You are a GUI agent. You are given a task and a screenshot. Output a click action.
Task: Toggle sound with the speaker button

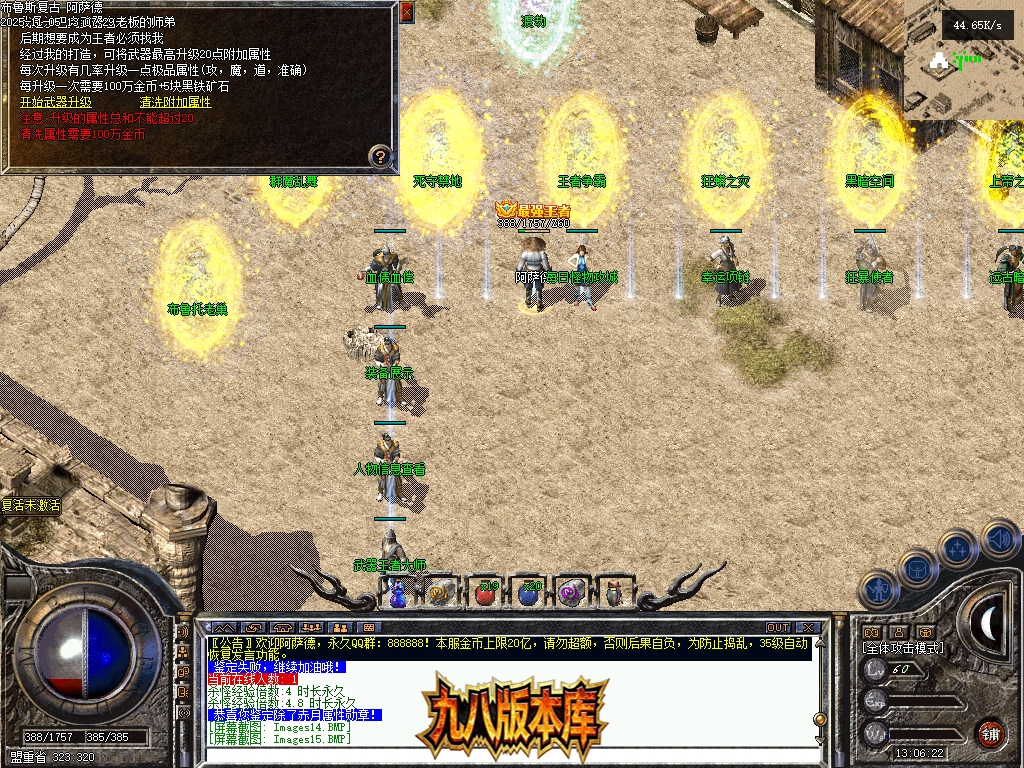point(999,539)
